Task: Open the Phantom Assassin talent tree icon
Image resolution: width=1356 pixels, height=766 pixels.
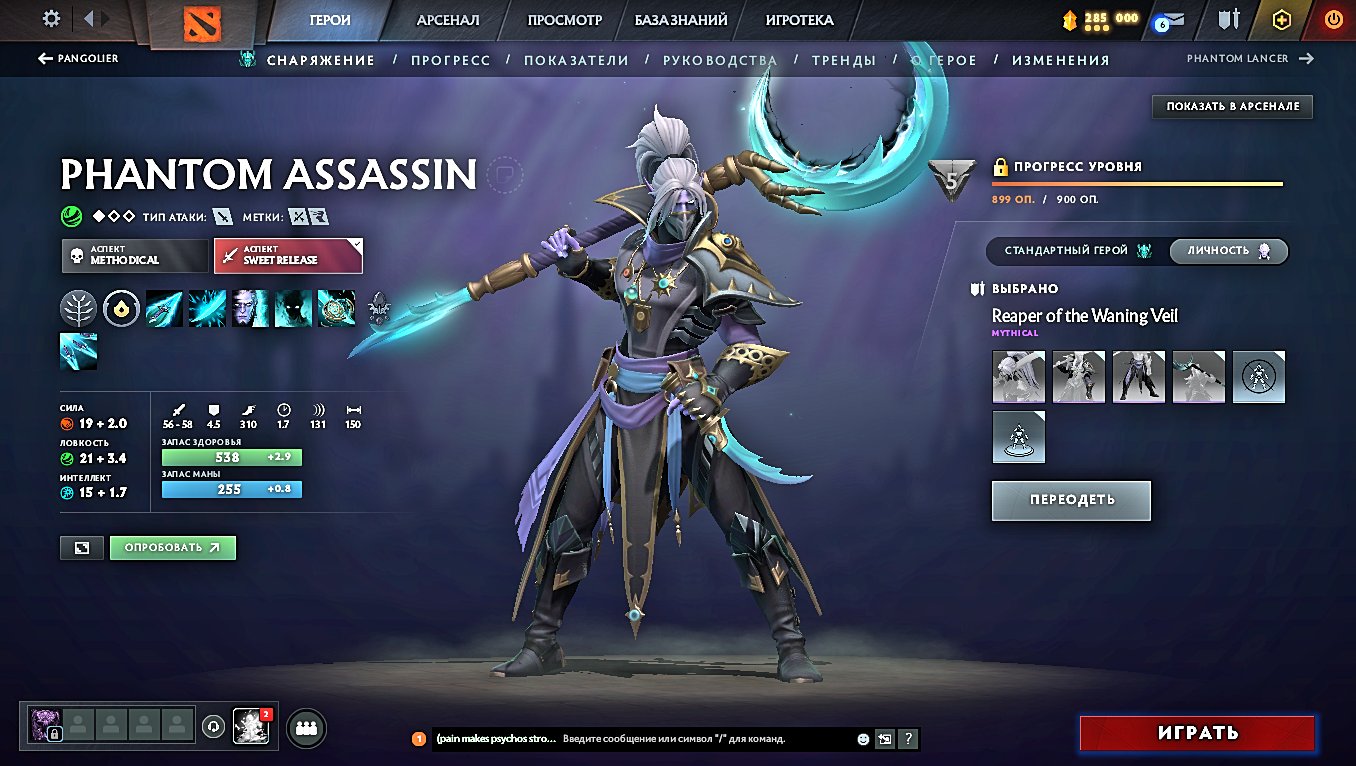Action: tap(78, 308)
